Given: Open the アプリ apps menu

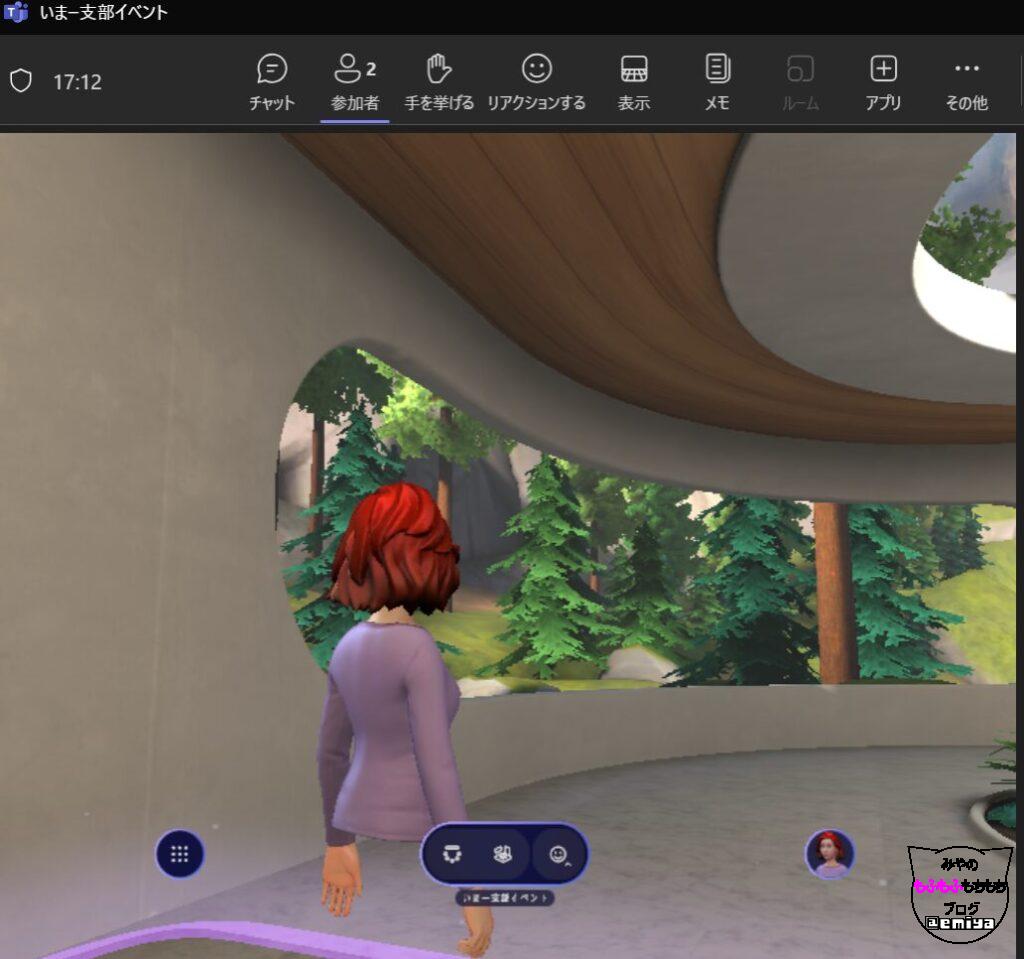Looking at the screenshot, I should coord(883,82).
